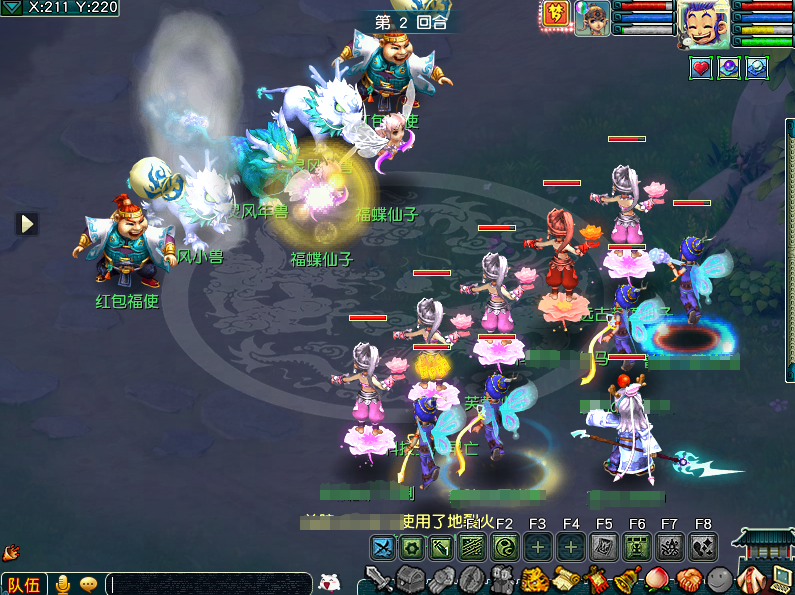
Task: Click the purple orb buff icon
Action: tap(729, 68)
